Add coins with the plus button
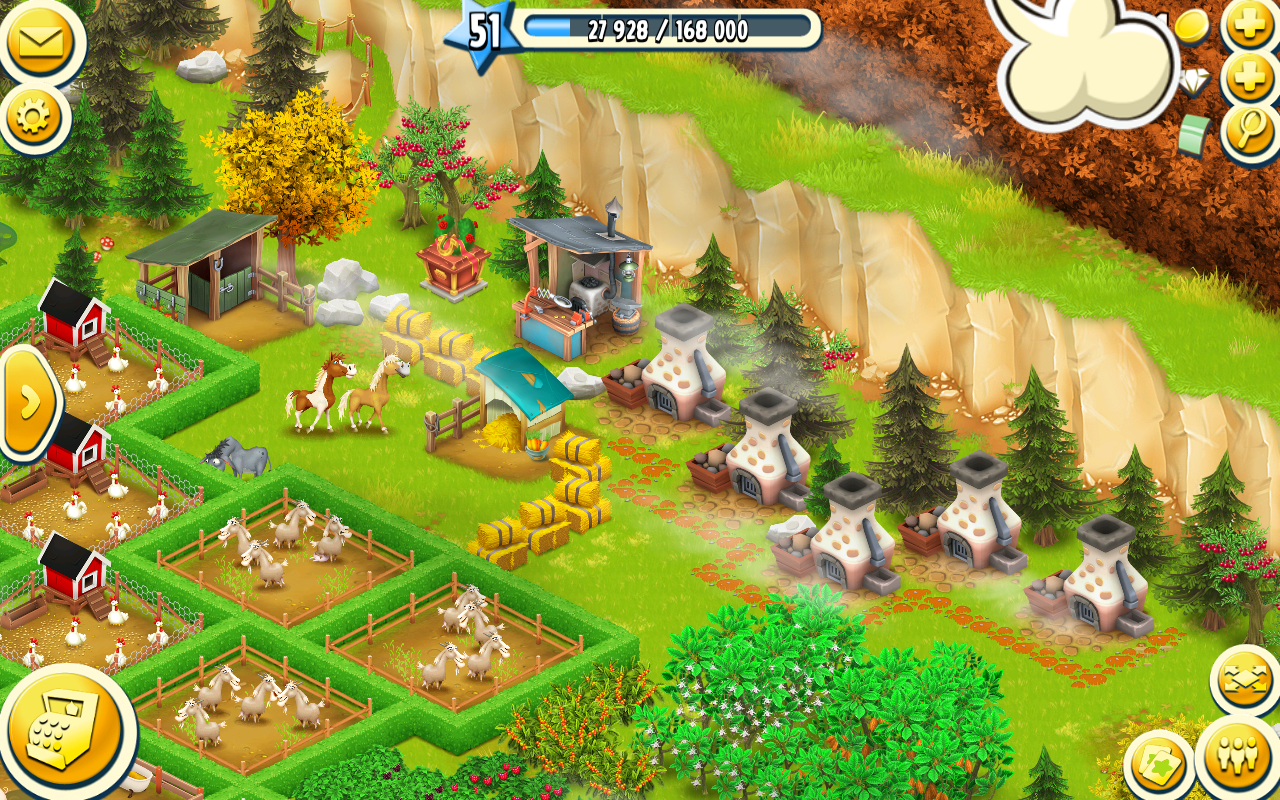 point(1250,24)
